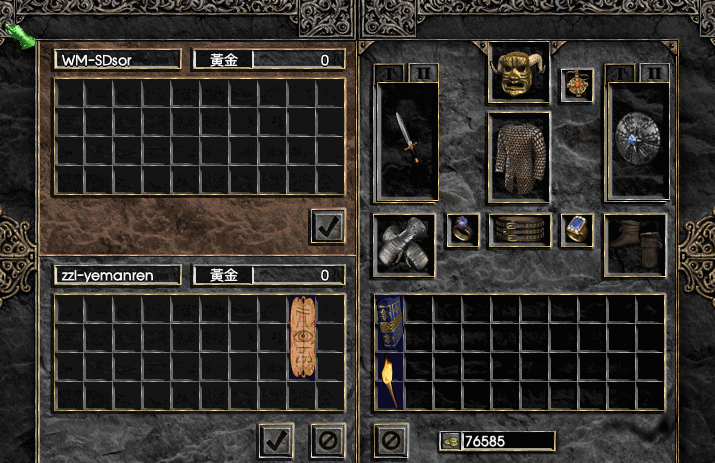The width and height of the screenshot is (715, 463).
Task: Click the gold coin button beside 76585
Action: [450, 441]
